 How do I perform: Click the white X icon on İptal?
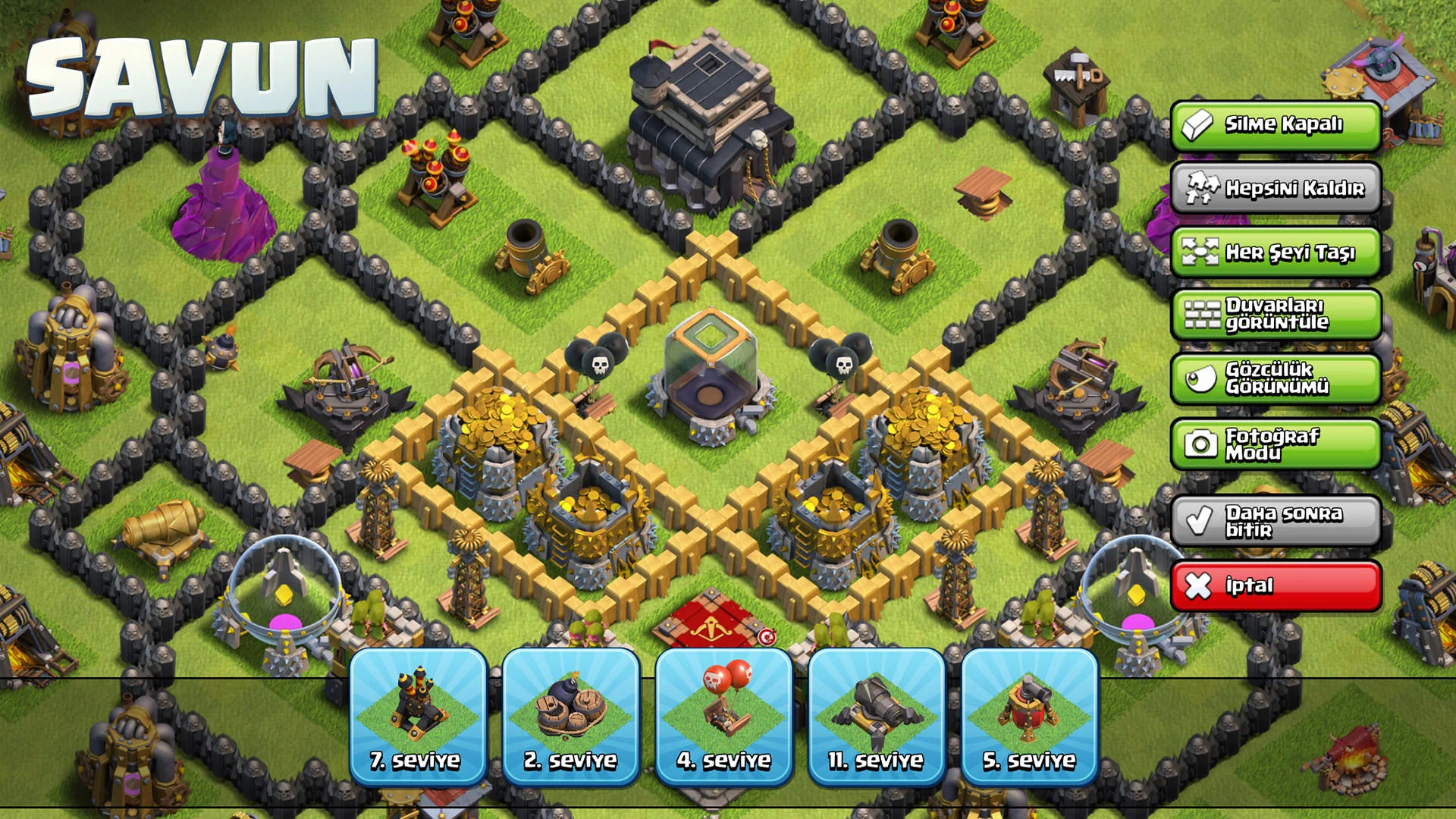[x=1200, y=585]
